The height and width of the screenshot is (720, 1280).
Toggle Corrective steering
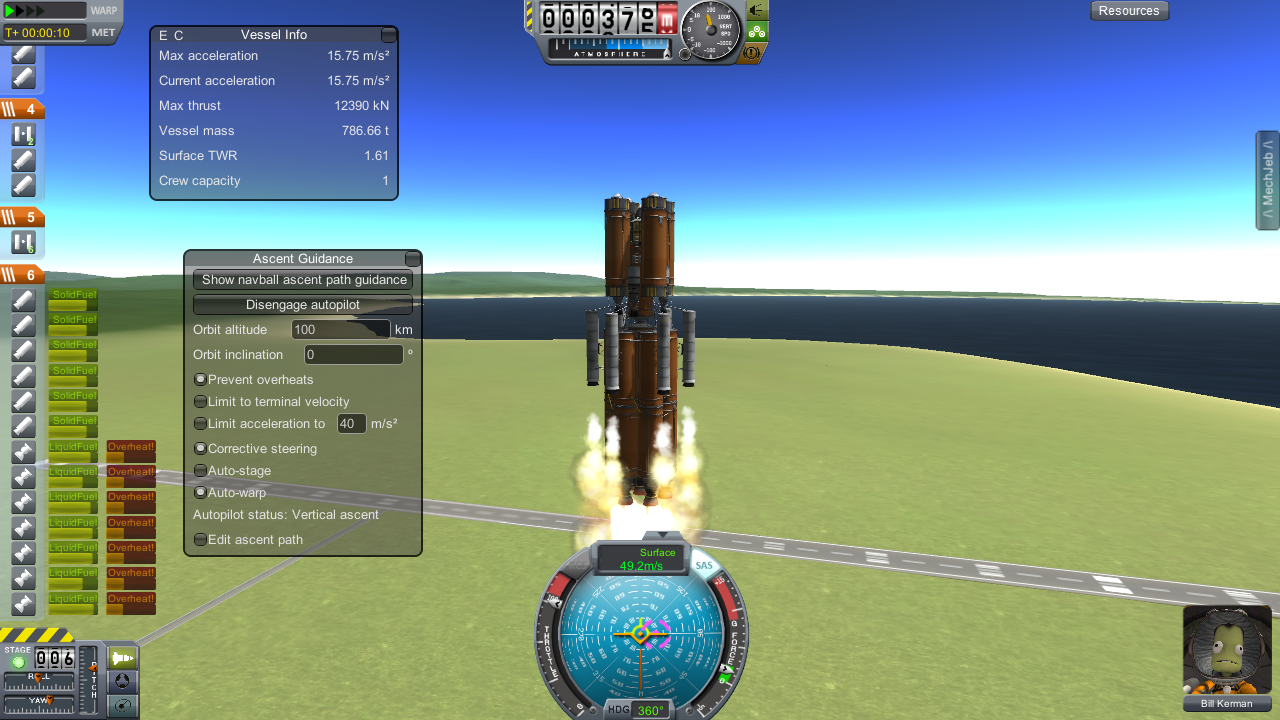click(200, 449)
